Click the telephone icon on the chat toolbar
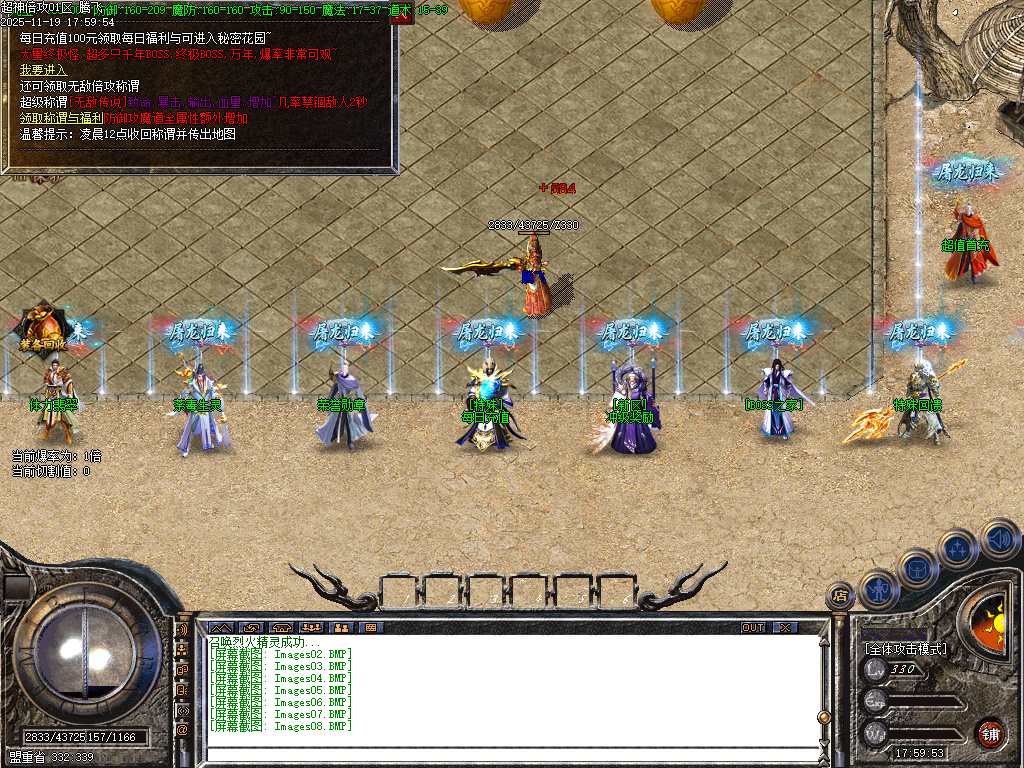 coord(280,627)
